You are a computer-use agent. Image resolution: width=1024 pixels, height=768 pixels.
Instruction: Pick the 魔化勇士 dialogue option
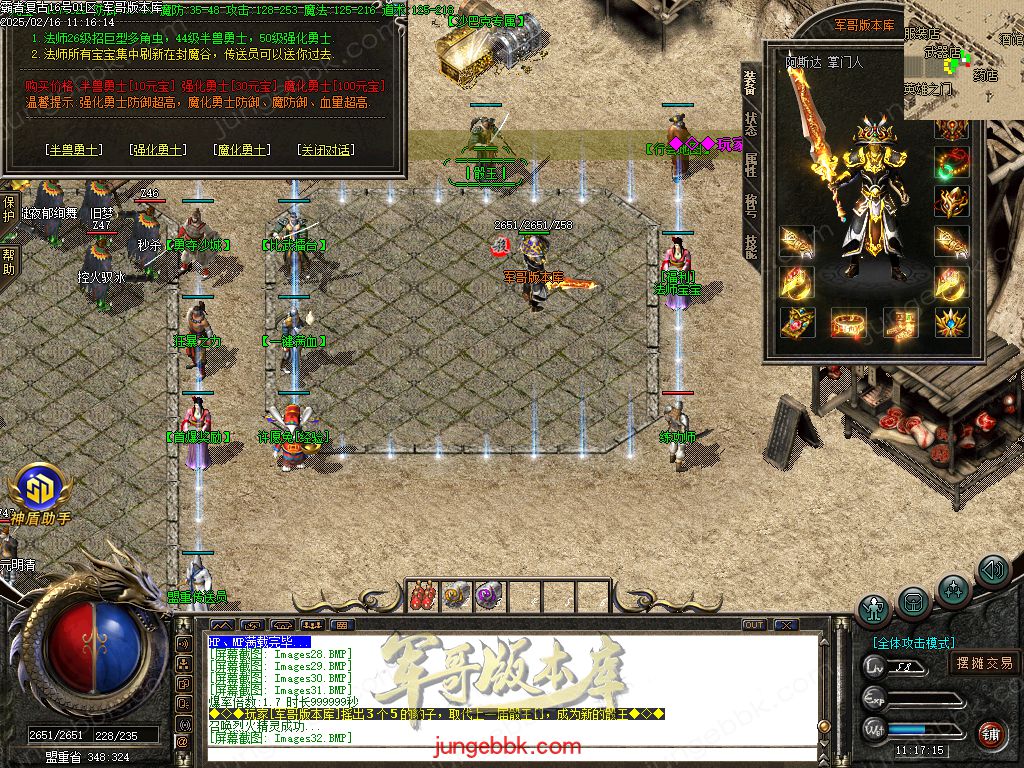pos(241,150)
